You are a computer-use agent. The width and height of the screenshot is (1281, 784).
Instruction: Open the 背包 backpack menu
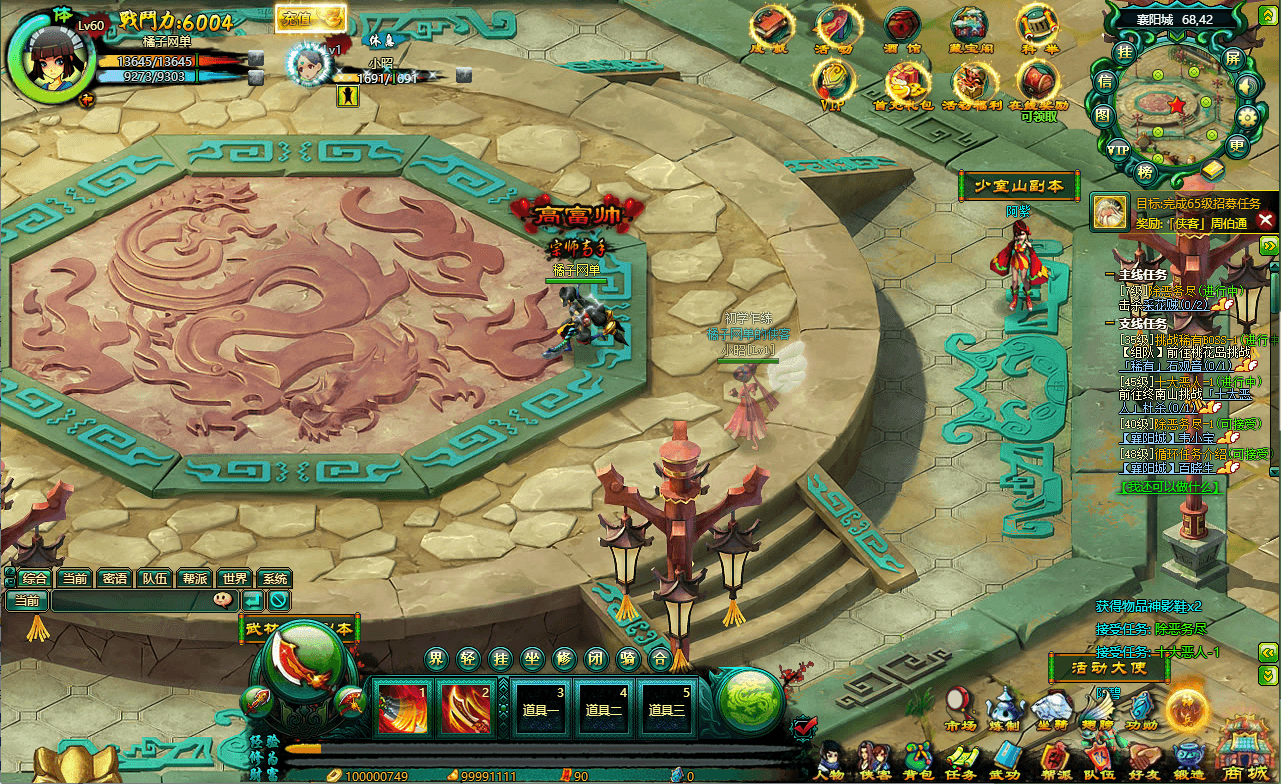tap(918, 759)
